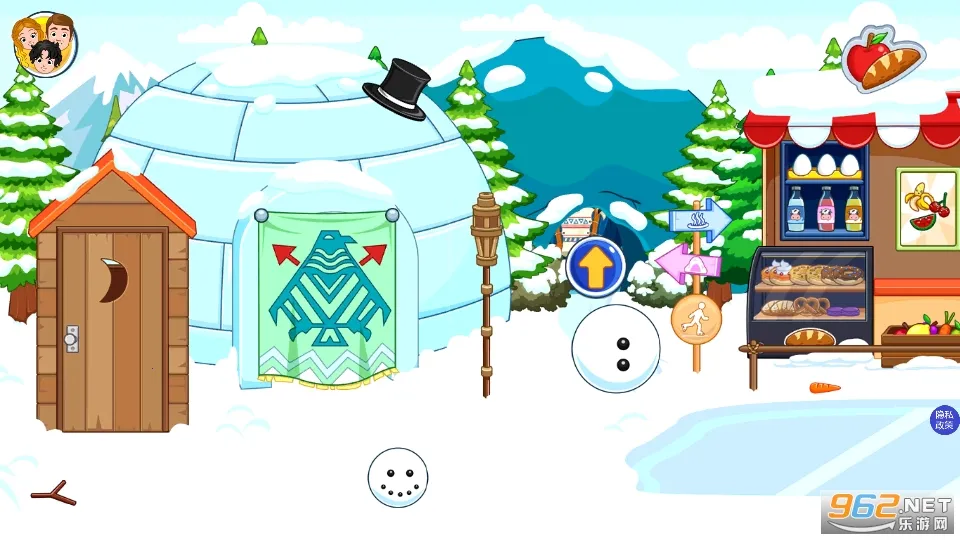Select the round ice skating sign

pyautogui.click(x=696, y=318)
